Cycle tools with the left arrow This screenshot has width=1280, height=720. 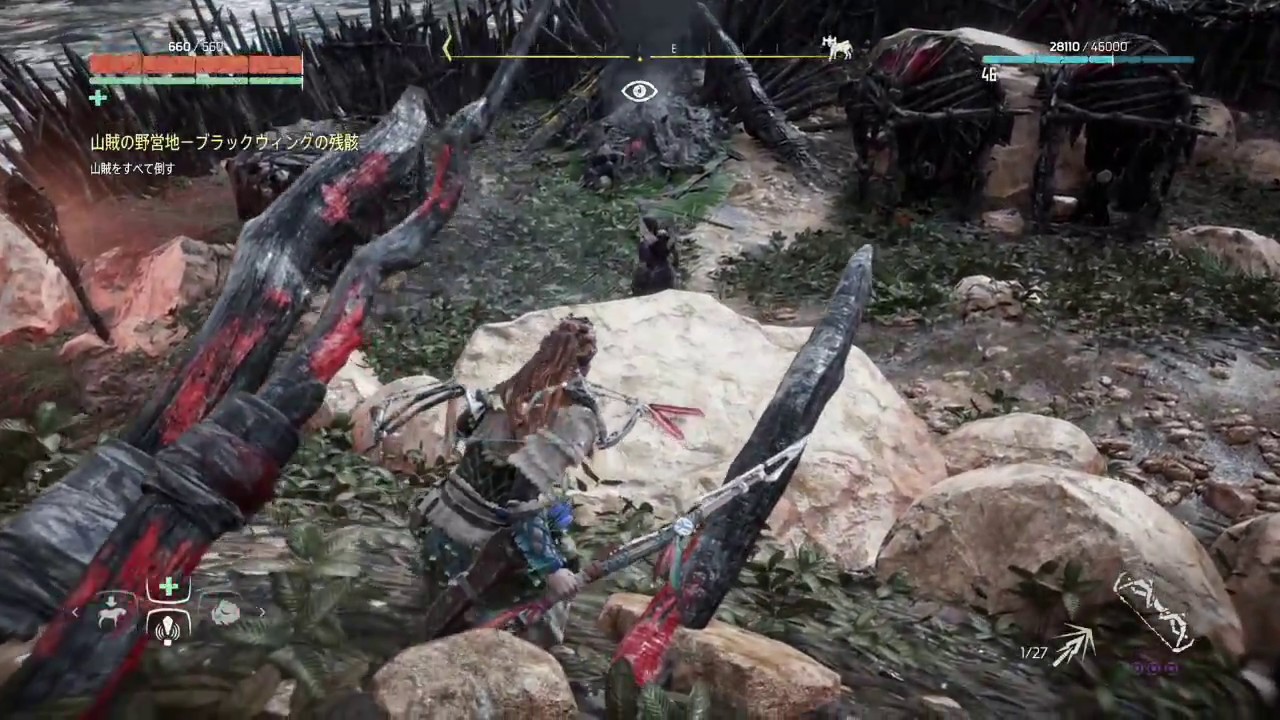(75, 612)
